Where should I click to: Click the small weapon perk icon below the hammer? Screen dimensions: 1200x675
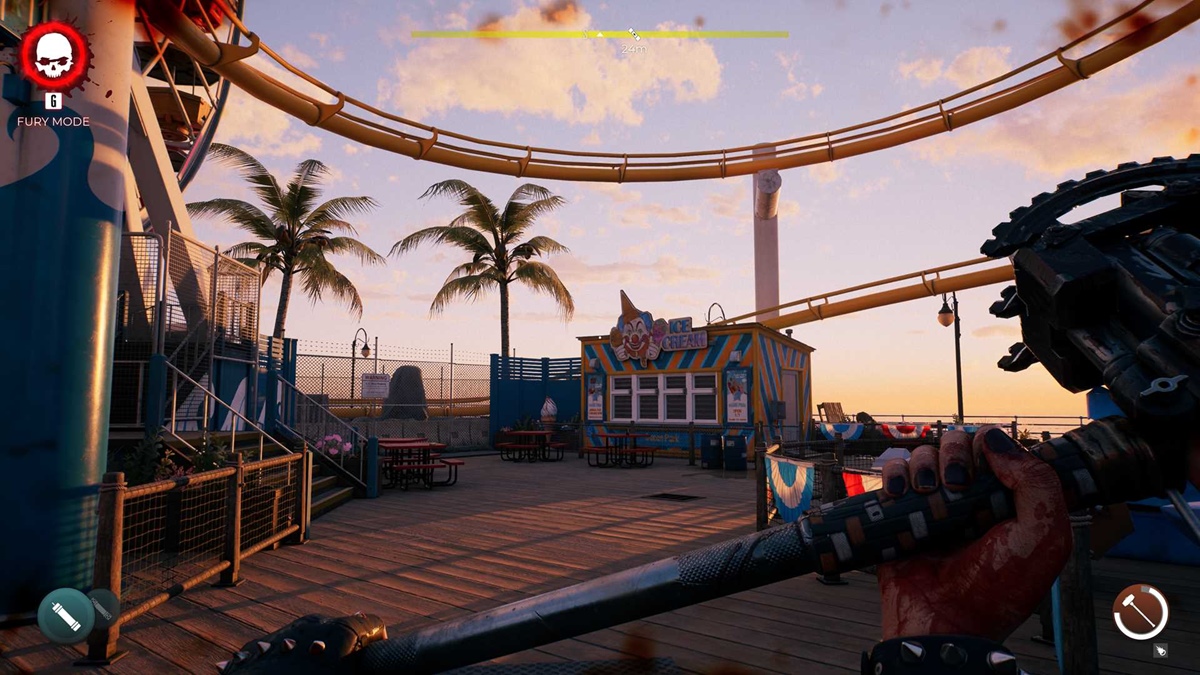coord(1160,650)
